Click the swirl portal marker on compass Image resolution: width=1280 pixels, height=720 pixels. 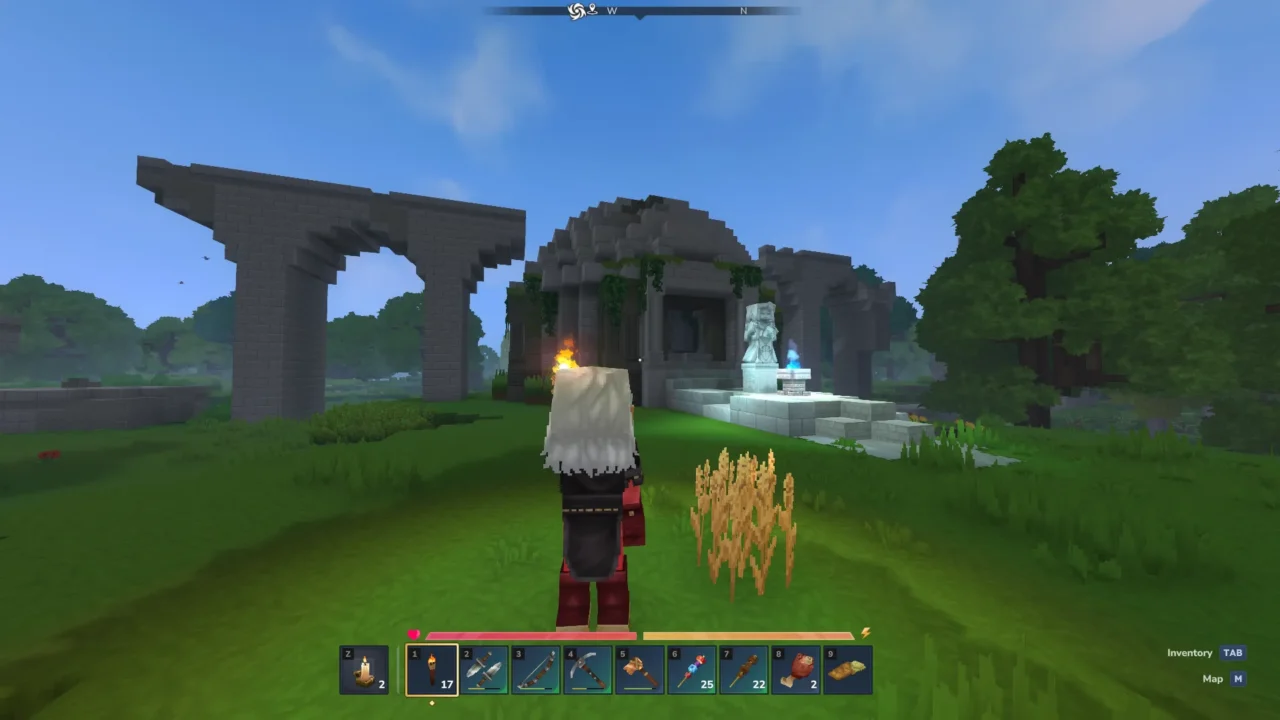(x=576, y=11)
